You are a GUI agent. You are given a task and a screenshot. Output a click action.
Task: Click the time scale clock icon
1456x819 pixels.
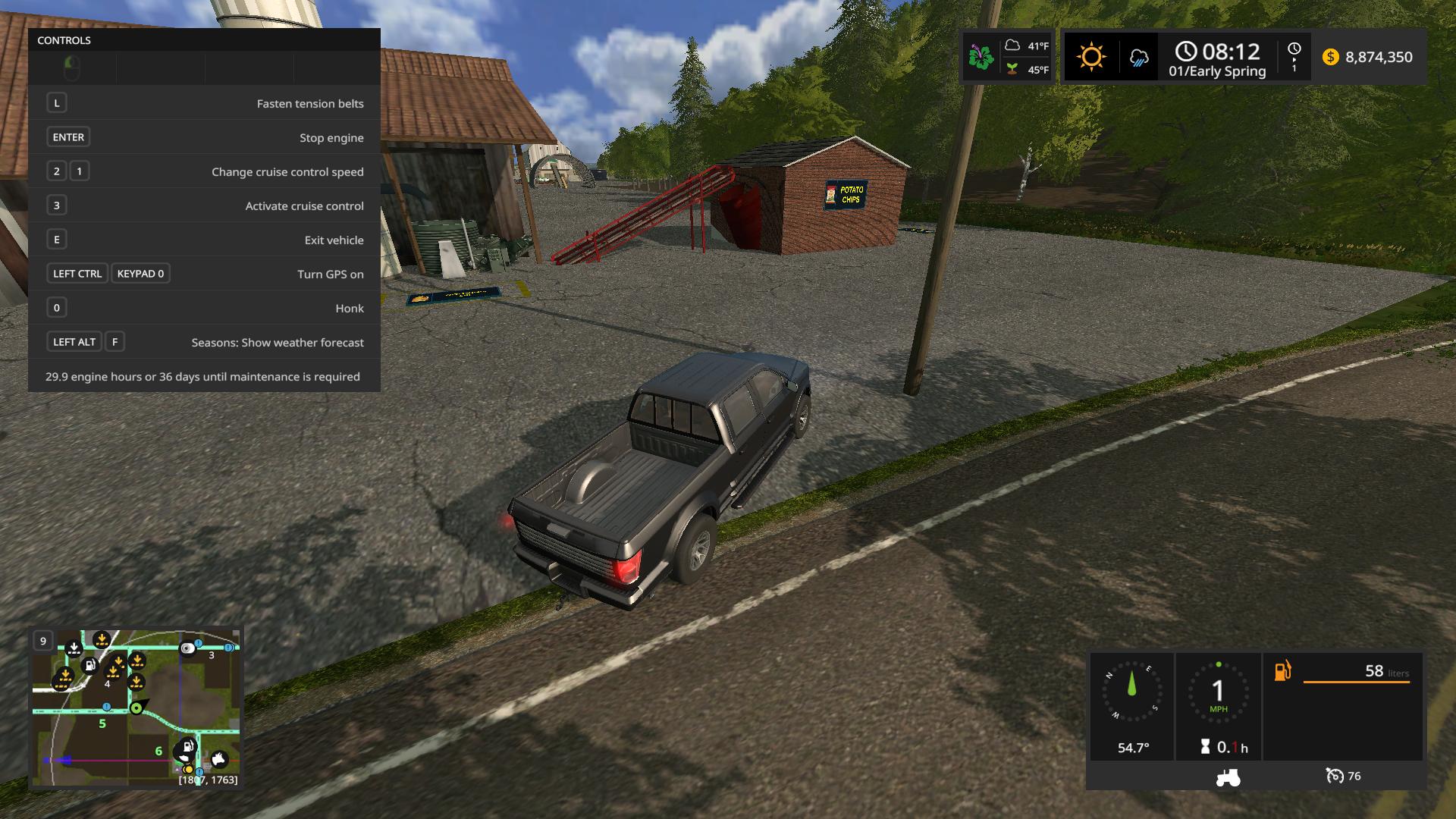pyautogui.click(x=1294, y=49)
